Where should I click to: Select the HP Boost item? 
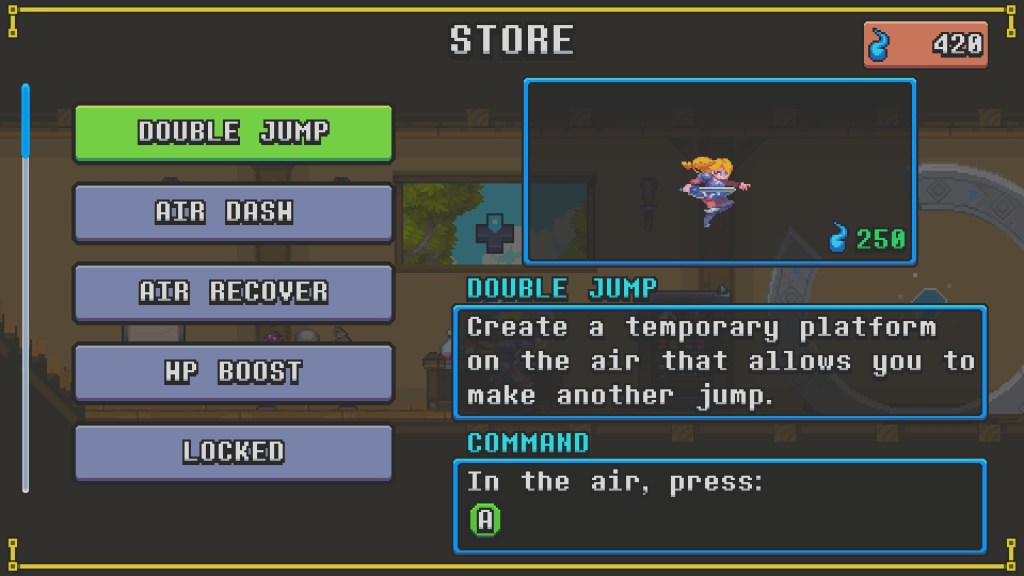coord(233,372)
